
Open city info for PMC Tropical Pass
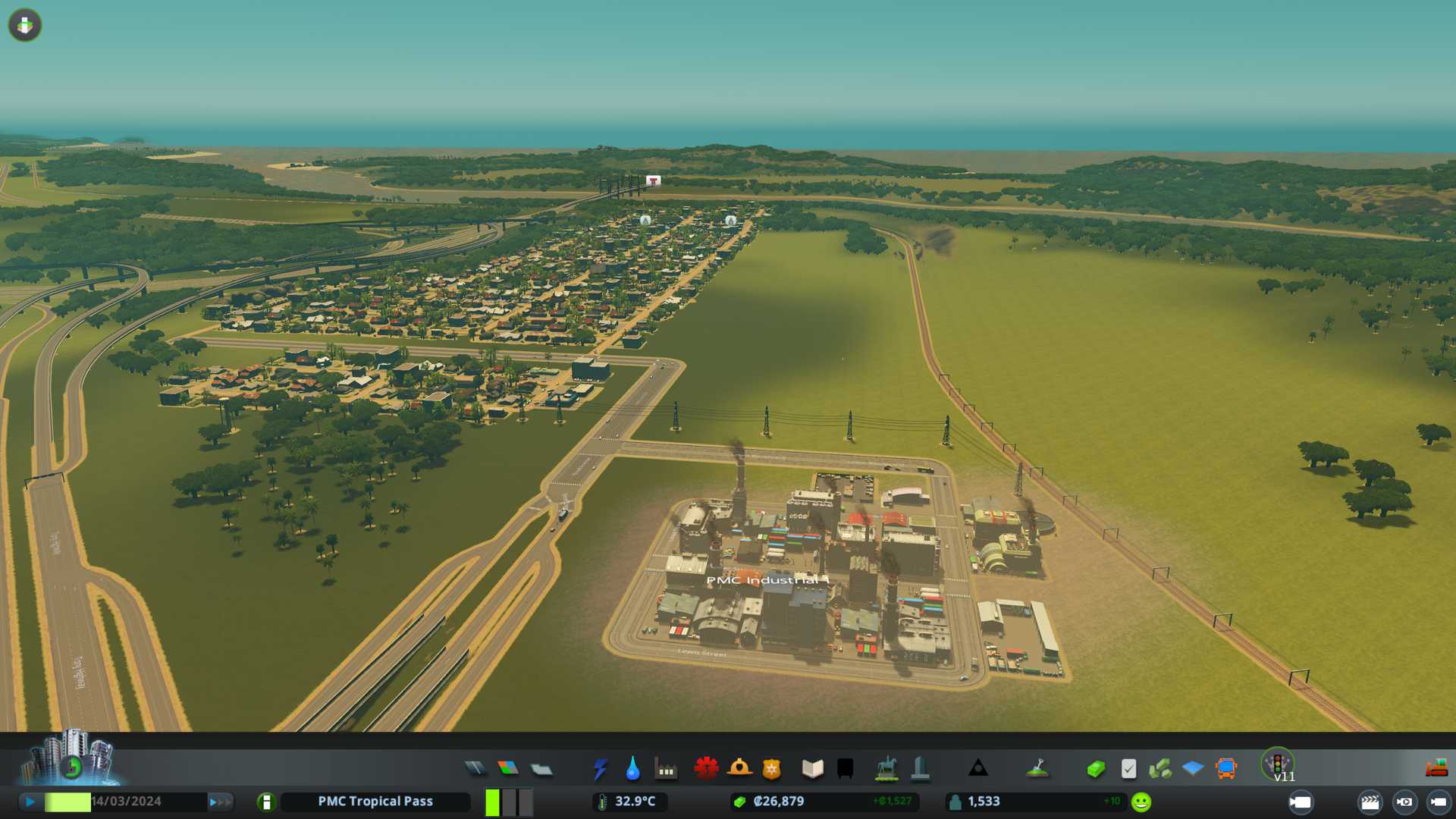click(266, 802)
